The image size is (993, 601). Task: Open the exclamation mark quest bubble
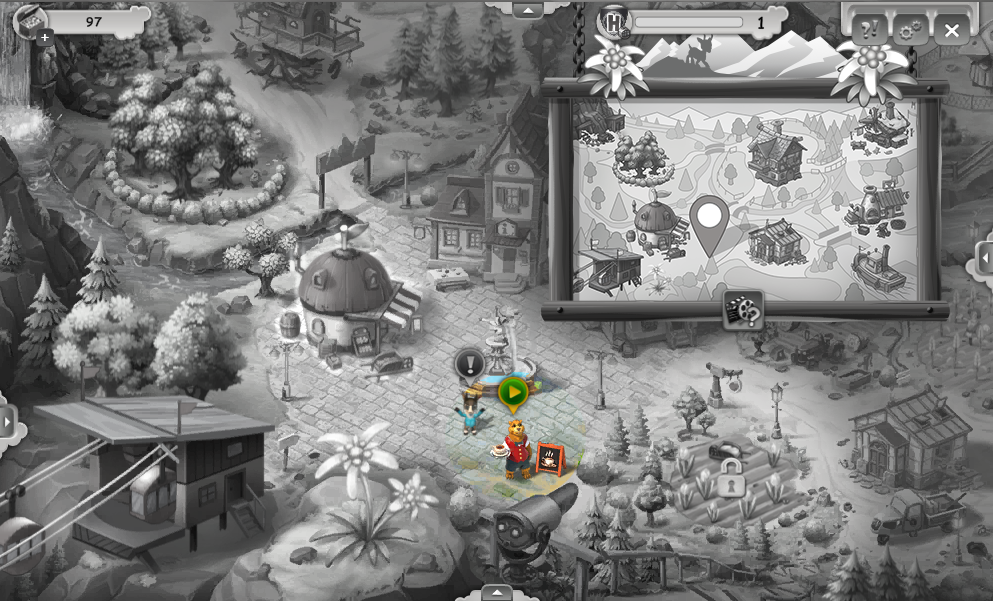[470, 364]
